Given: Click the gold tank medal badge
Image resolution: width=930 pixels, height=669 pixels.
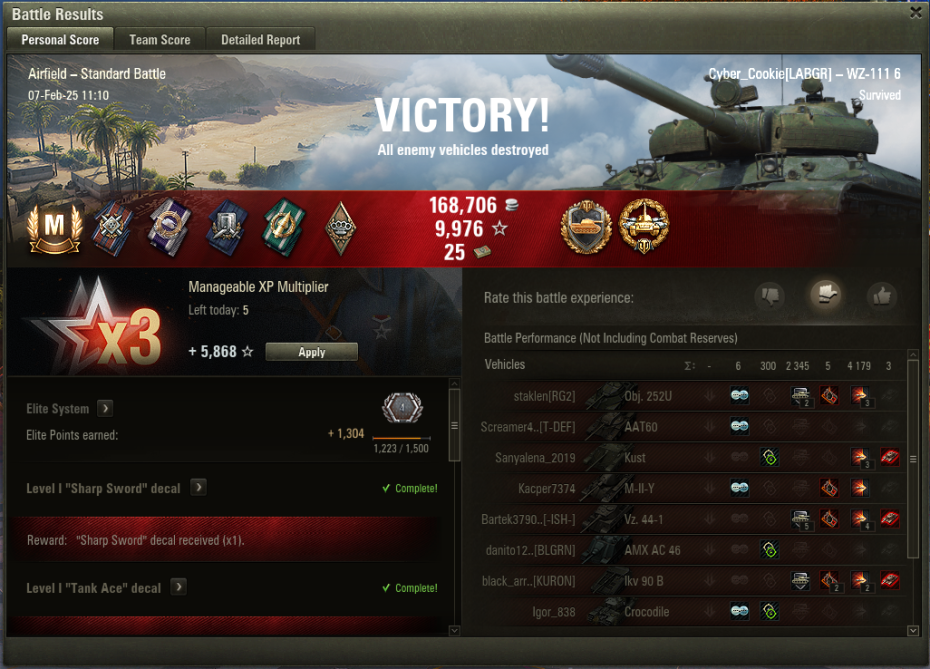Looking at the screenshot, I should click(643, 226).
